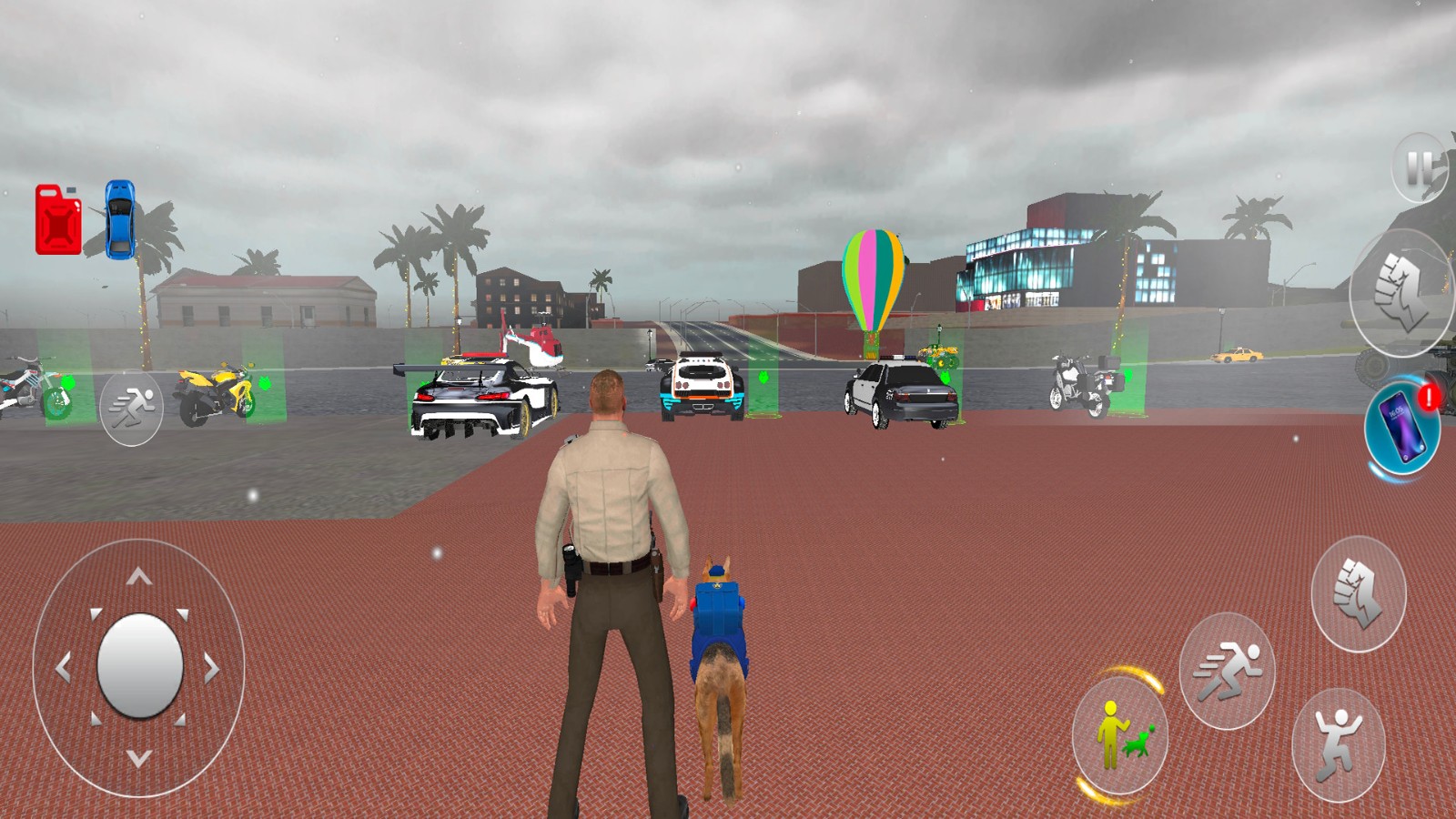The width and height of the screenshot is (1456, 819).
Task: Select the blue car icon
Action: [x=119, y=218]
